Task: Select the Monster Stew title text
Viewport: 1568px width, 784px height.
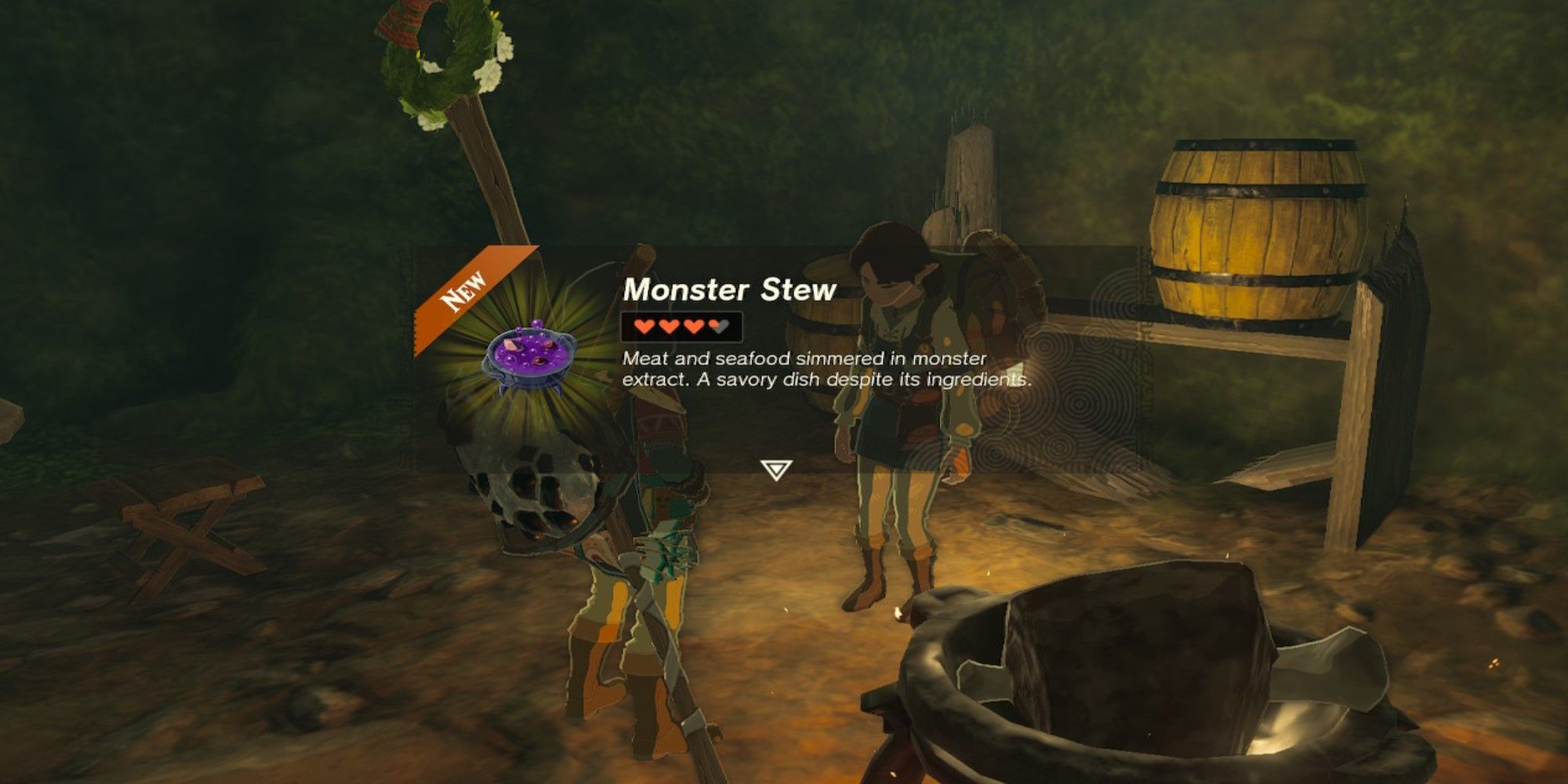Action: pyautogui.click(x=729, y=290)
